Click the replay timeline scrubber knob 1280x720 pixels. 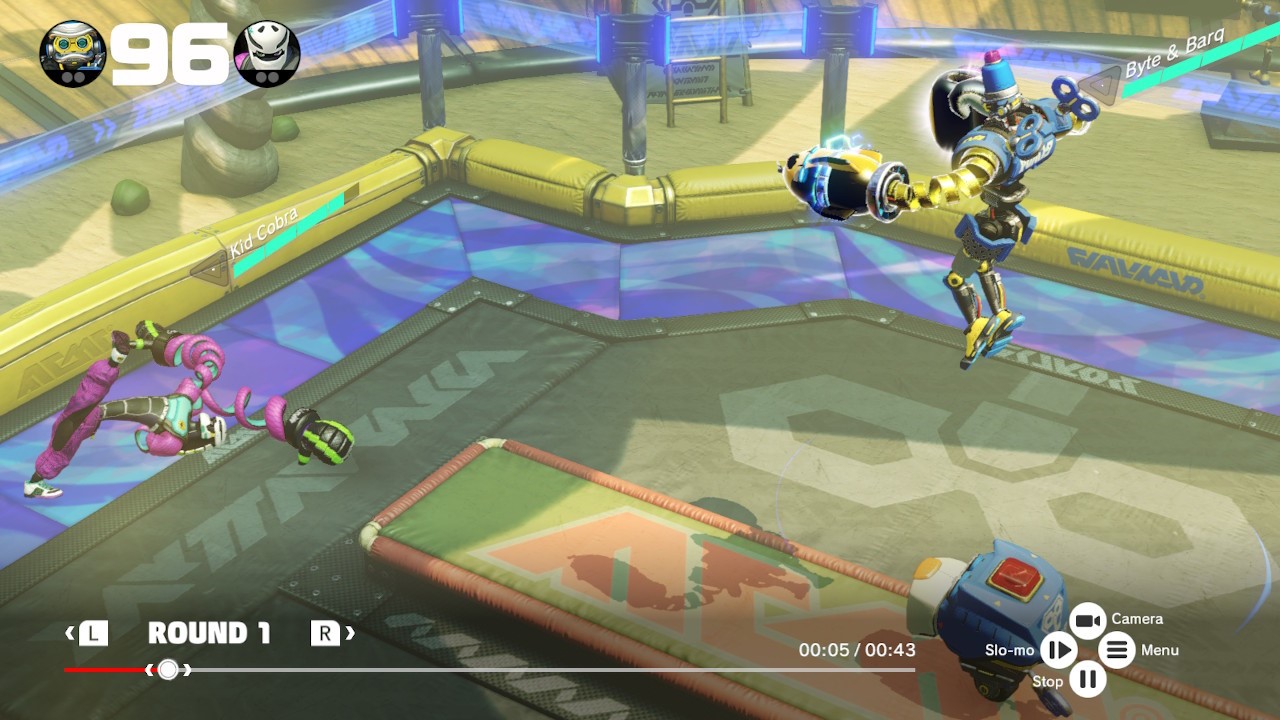pos(168,670)
